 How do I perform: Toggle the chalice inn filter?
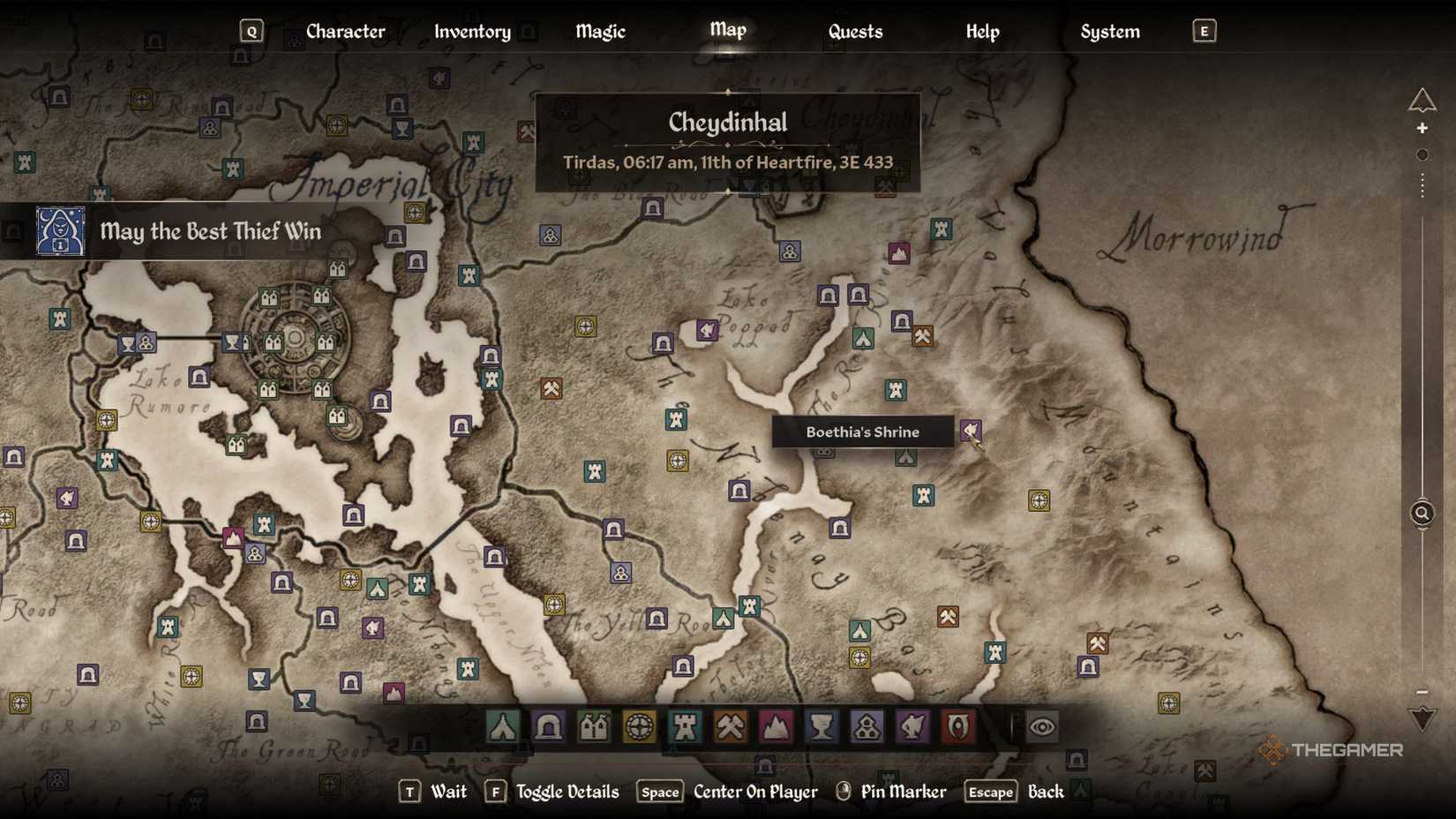coord(822,725)
